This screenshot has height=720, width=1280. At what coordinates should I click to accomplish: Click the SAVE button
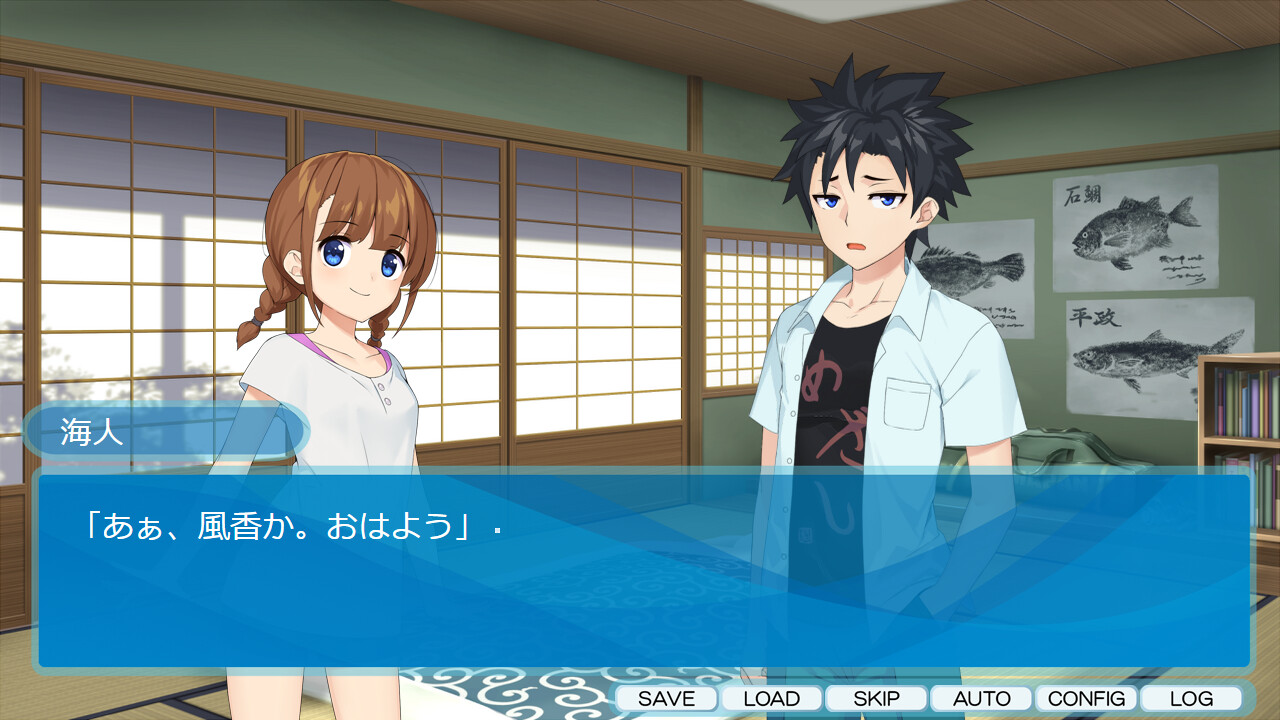click(666, 698)
